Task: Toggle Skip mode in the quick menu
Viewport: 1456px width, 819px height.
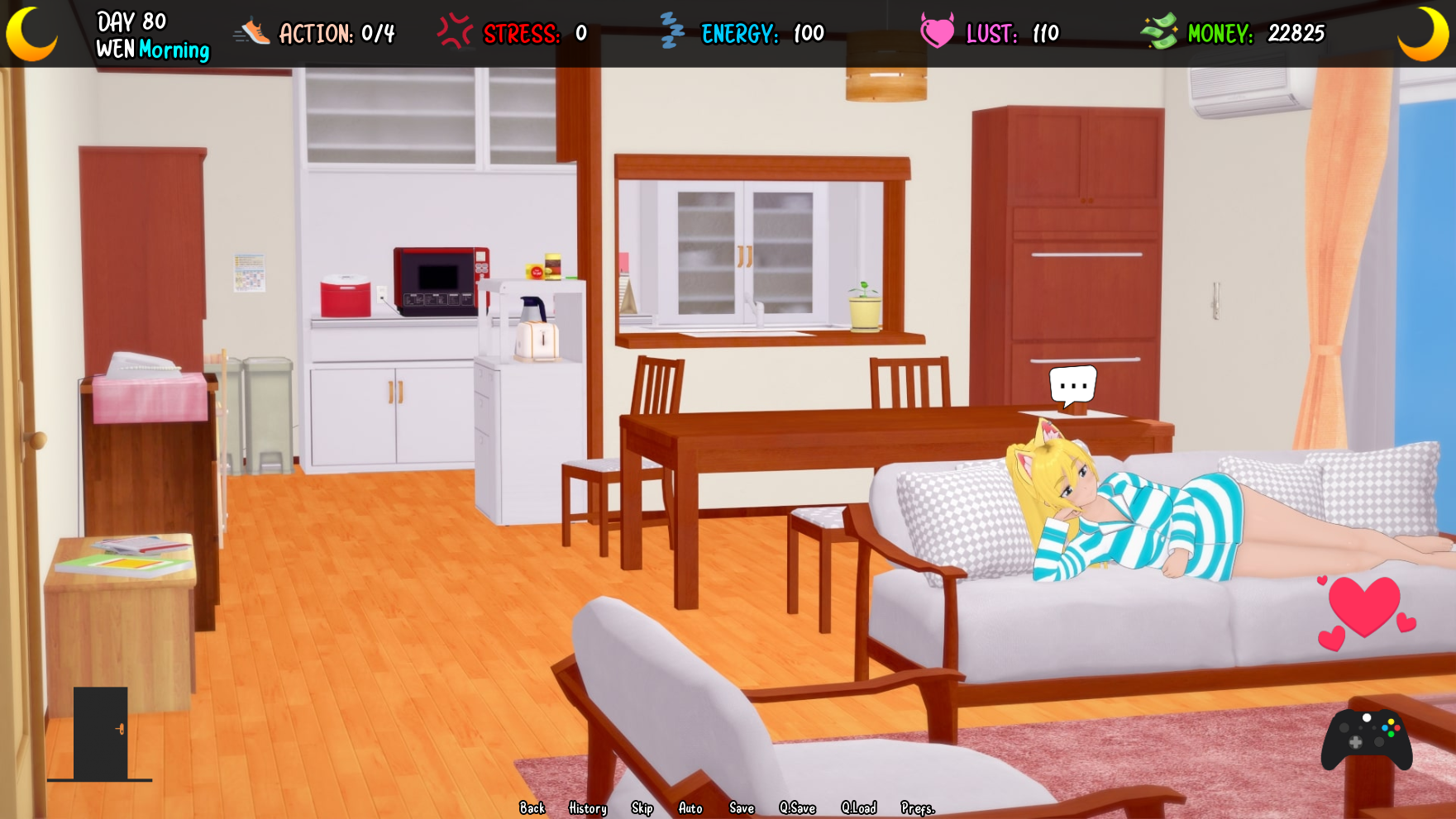Action: (641, 808)
